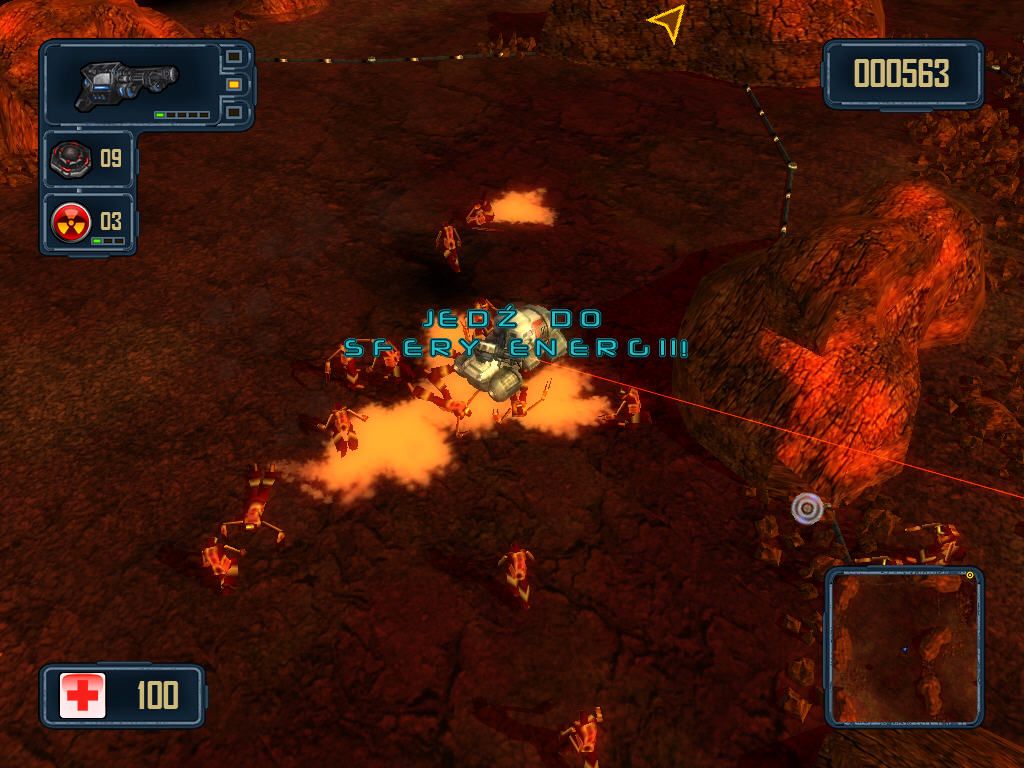The width and height of the screenshot is (1024, 768).
Task: Click the minimap panel
Action: 904,648
